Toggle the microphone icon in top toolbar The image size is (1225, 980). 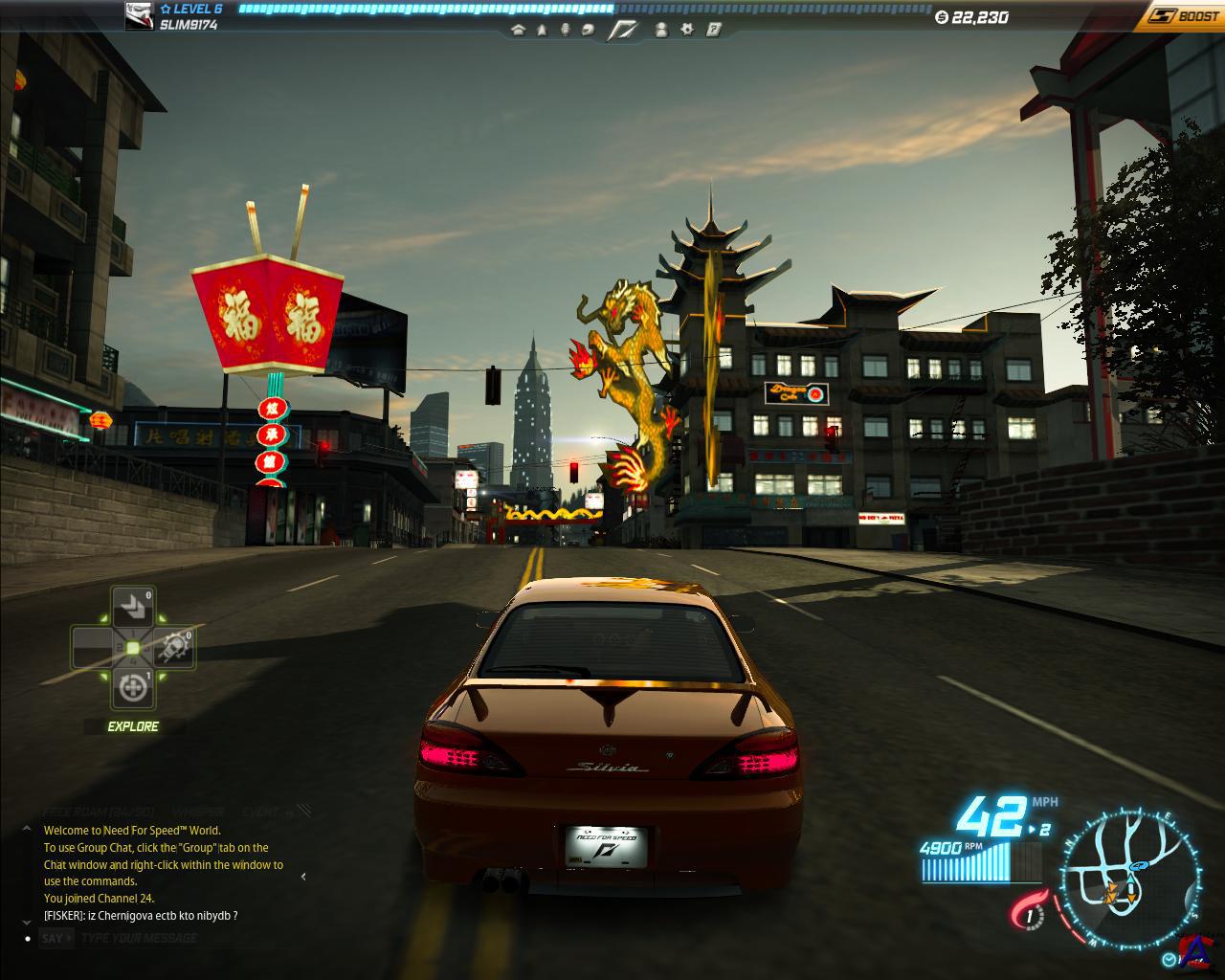pos(565,30)
